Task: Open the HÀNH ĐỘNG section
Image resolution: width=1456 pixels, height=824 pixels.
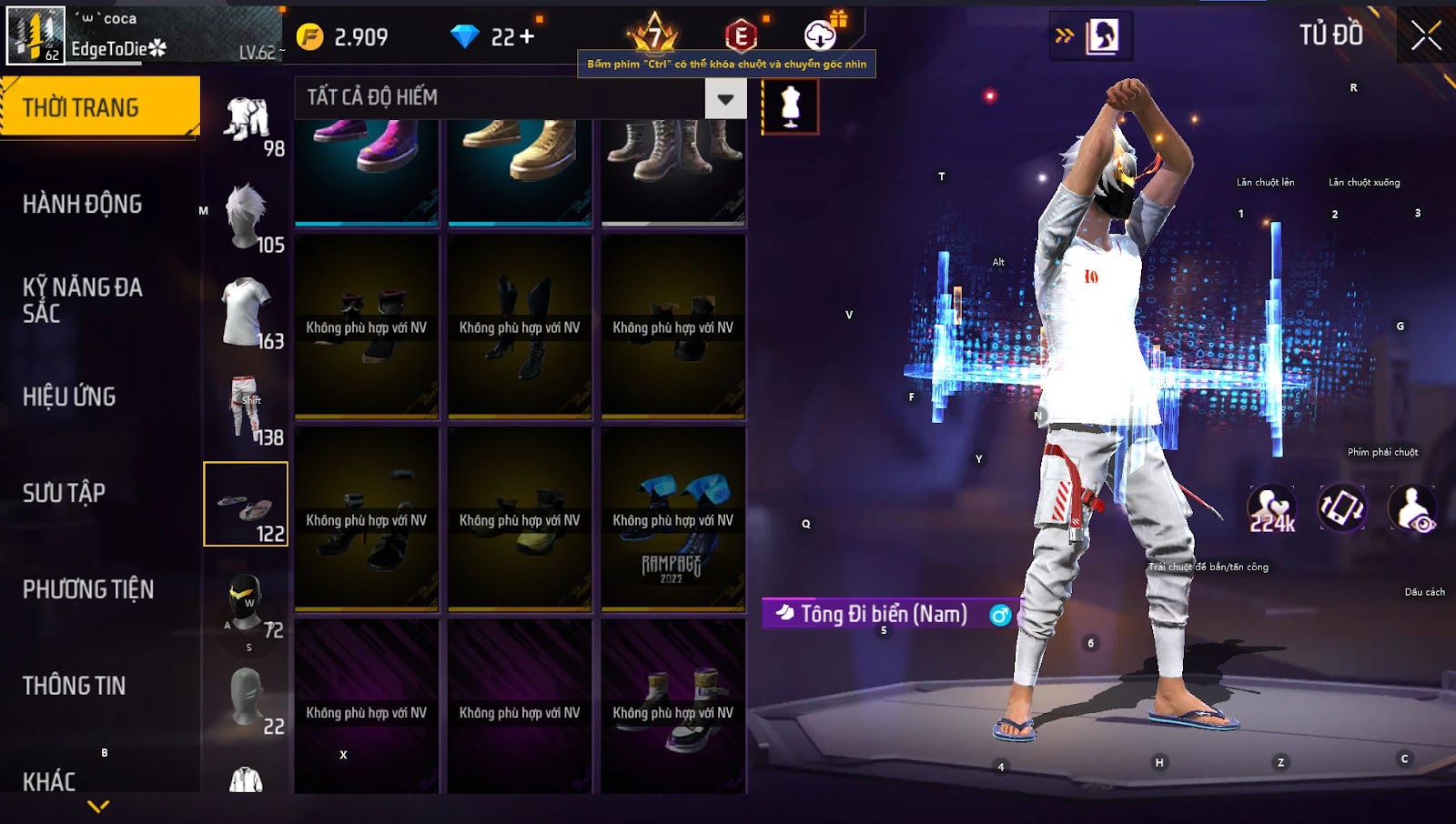Action: coord(82,204)
